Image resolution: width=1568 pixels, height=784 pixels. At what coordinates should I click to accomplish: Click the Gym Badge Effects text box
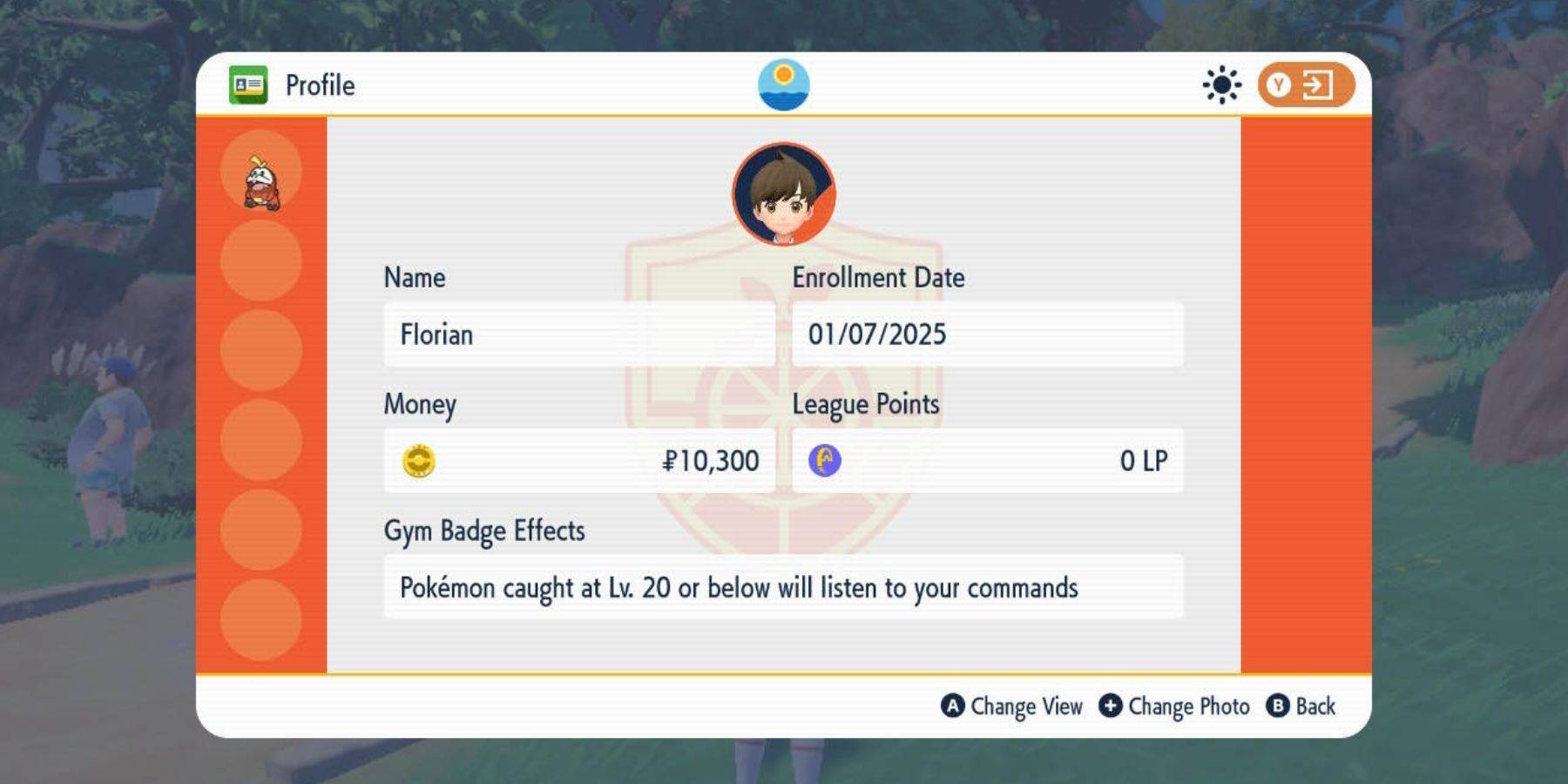click(x=784, y=588)
